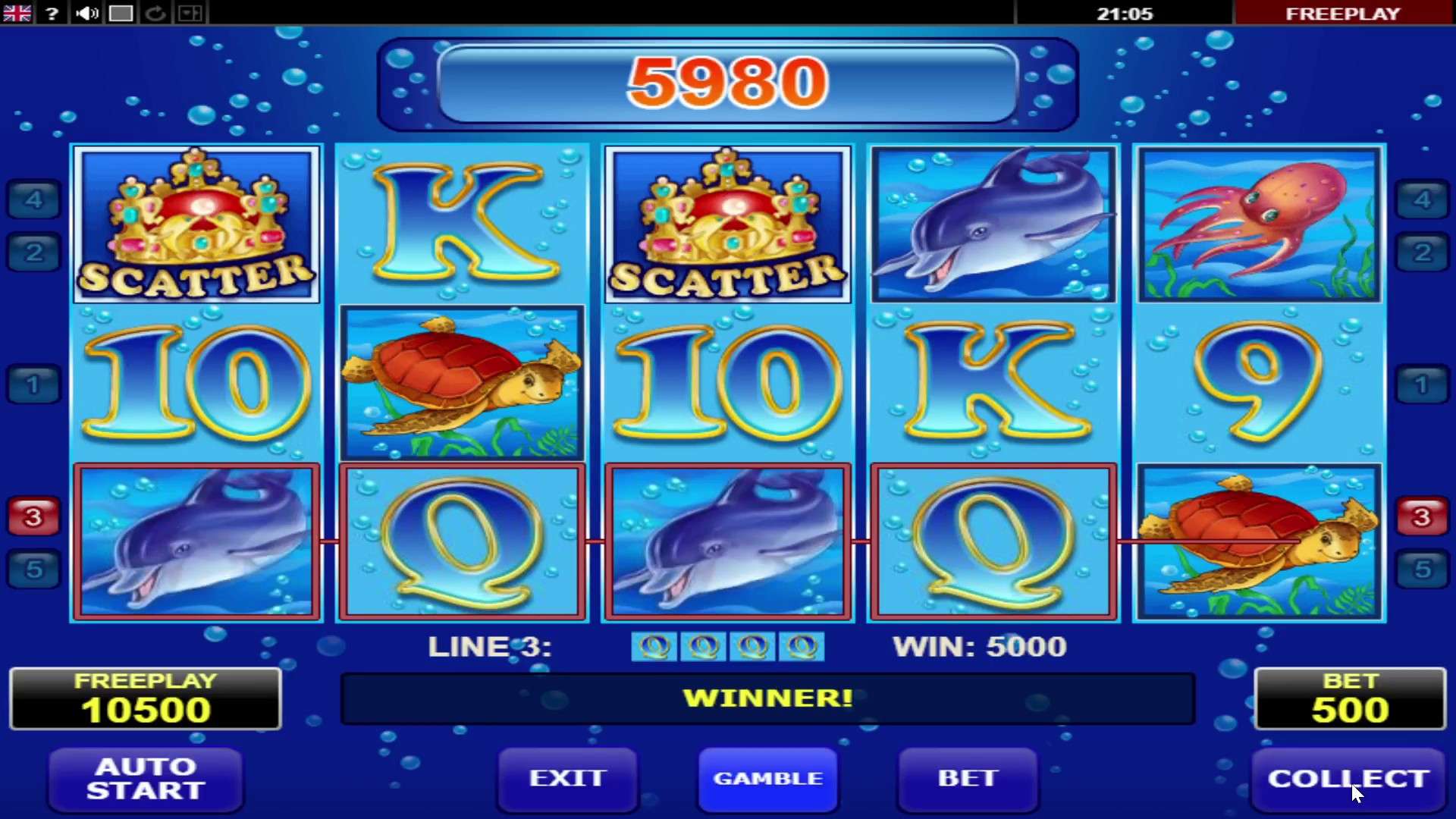Screen dimensions: 1456x819
Task: Toggle payline 5 on the right side
Action: click(1423, 570)
